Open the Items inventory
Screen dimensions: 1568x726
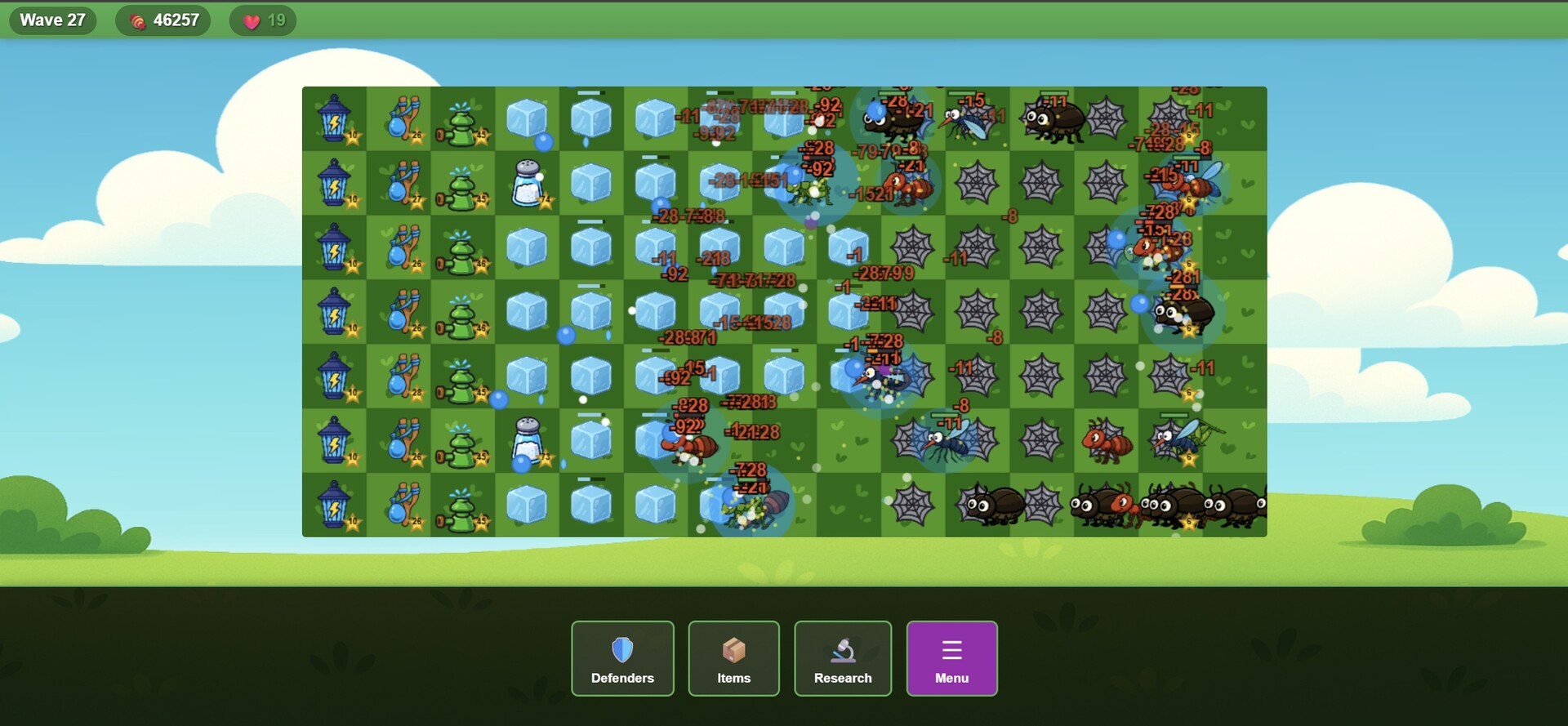733,658
